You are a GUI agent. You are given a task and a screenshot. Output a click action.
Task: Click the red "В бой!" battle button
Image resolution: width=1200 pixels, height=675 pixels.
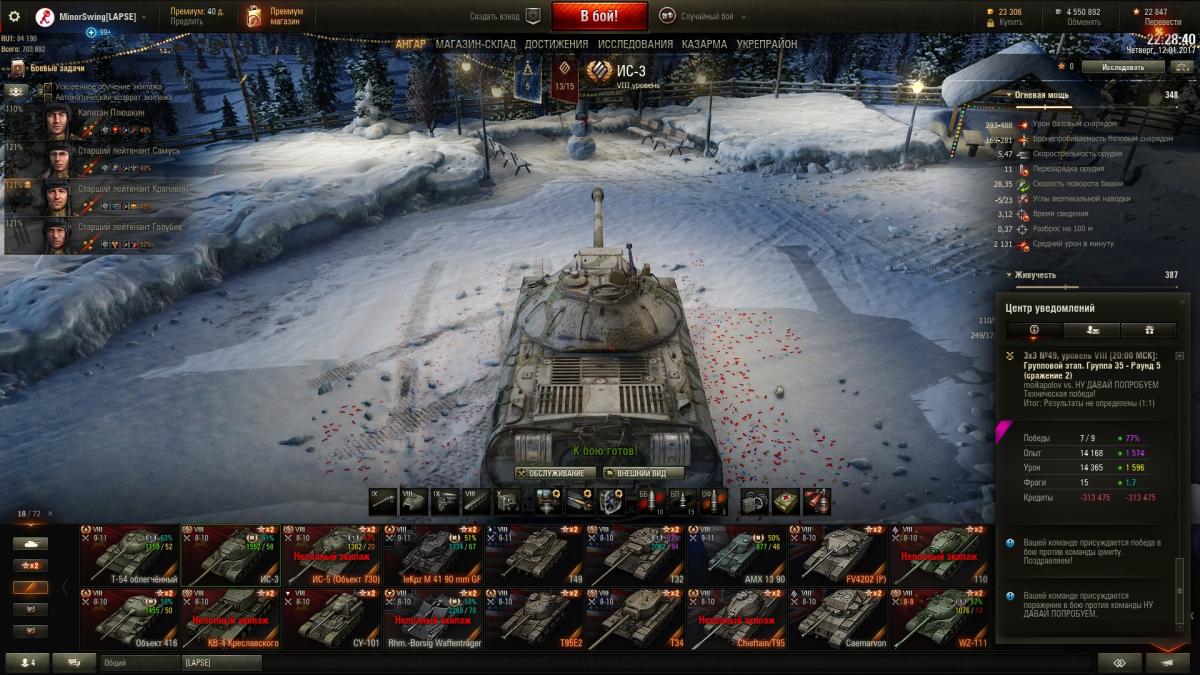[599, 16]
